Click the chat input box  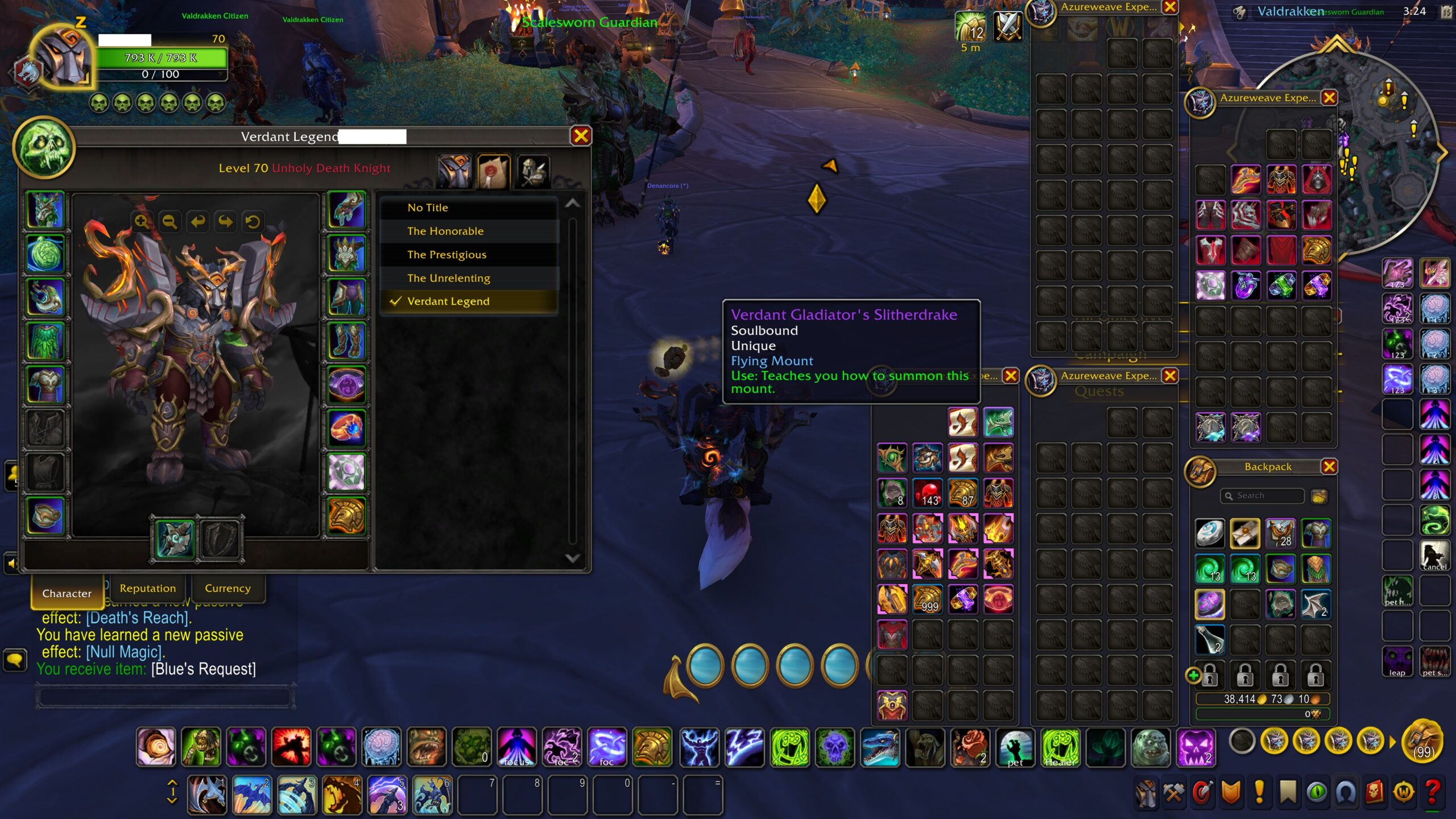[x=165, y=697]
